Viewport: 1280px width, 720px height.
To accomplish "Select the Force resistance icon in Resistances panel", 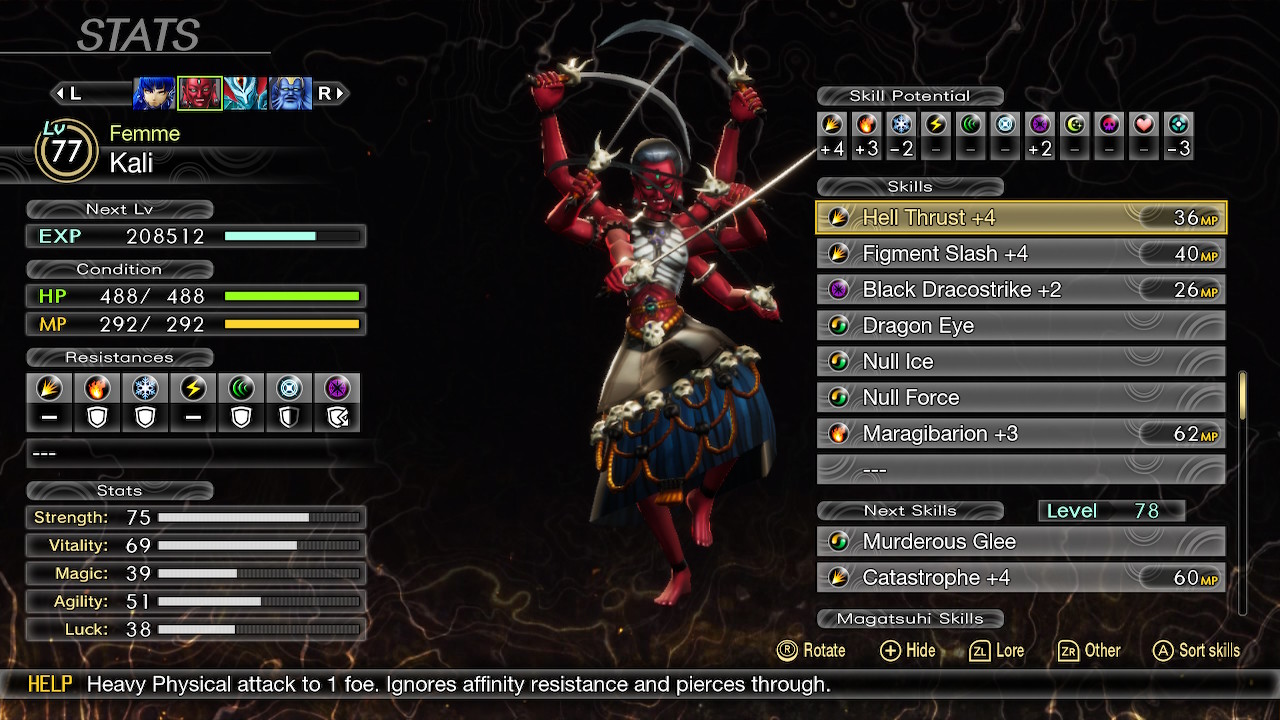I will (241, 390).
